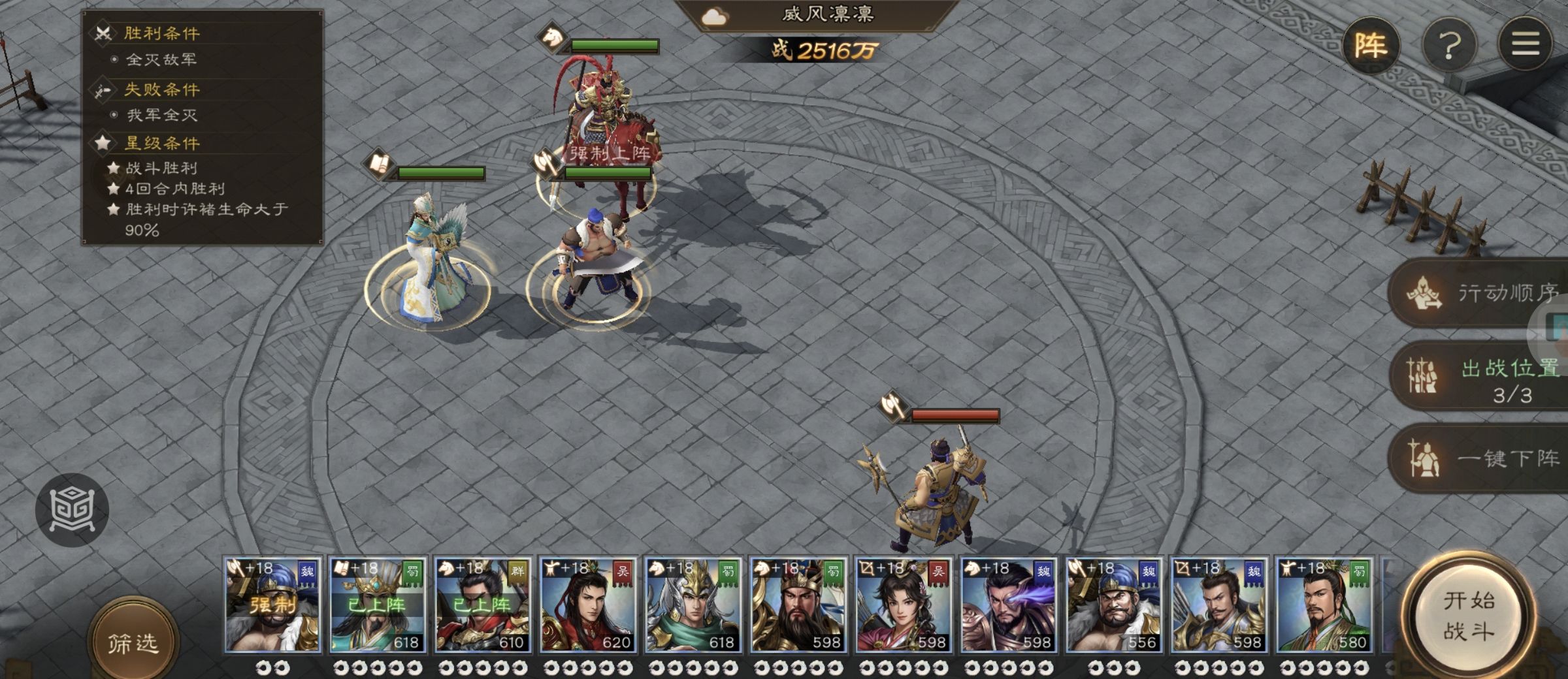Open the hamburger main menu
This screenshot has width=1568, height=679.
click(1525, 44)
